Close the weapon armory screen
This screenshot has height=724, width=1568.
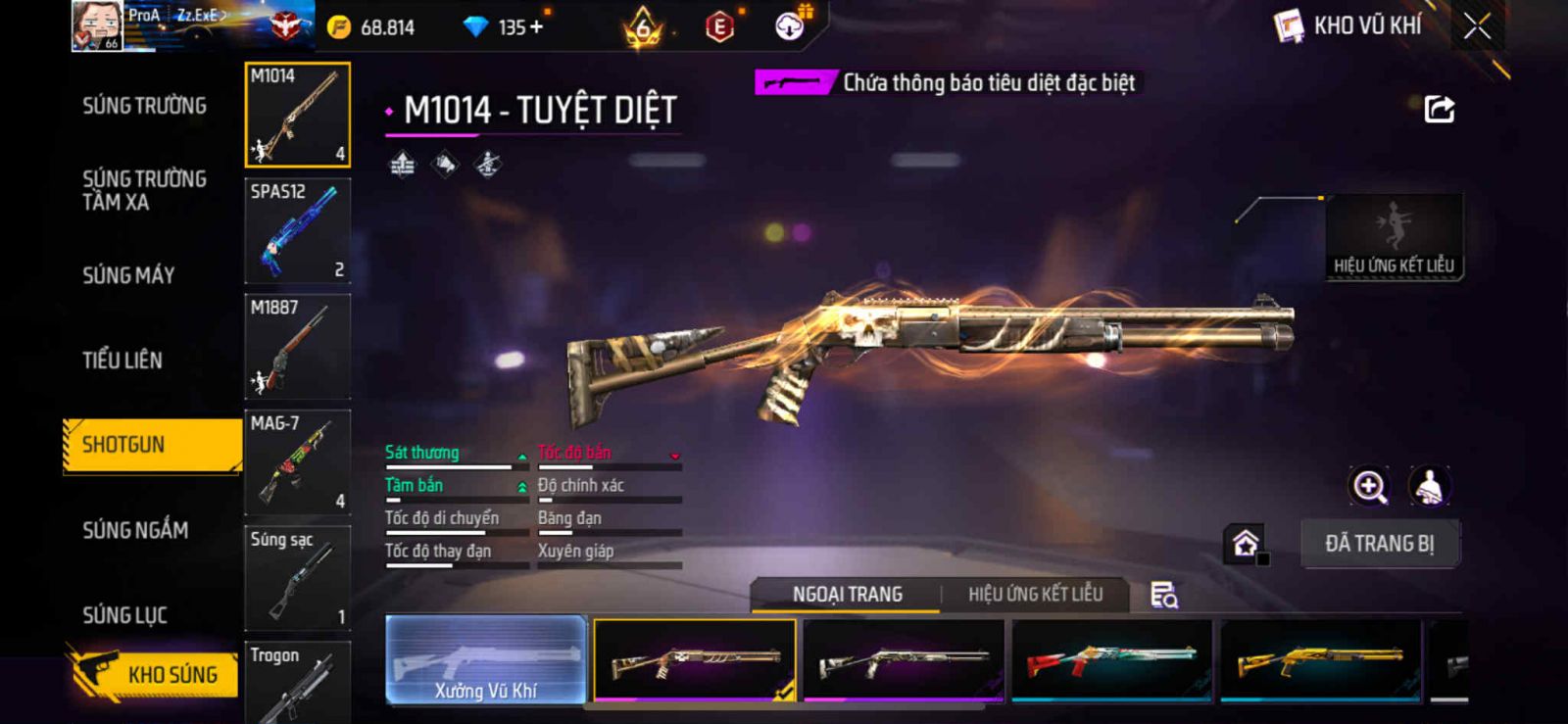click(x=1477, y=26)
